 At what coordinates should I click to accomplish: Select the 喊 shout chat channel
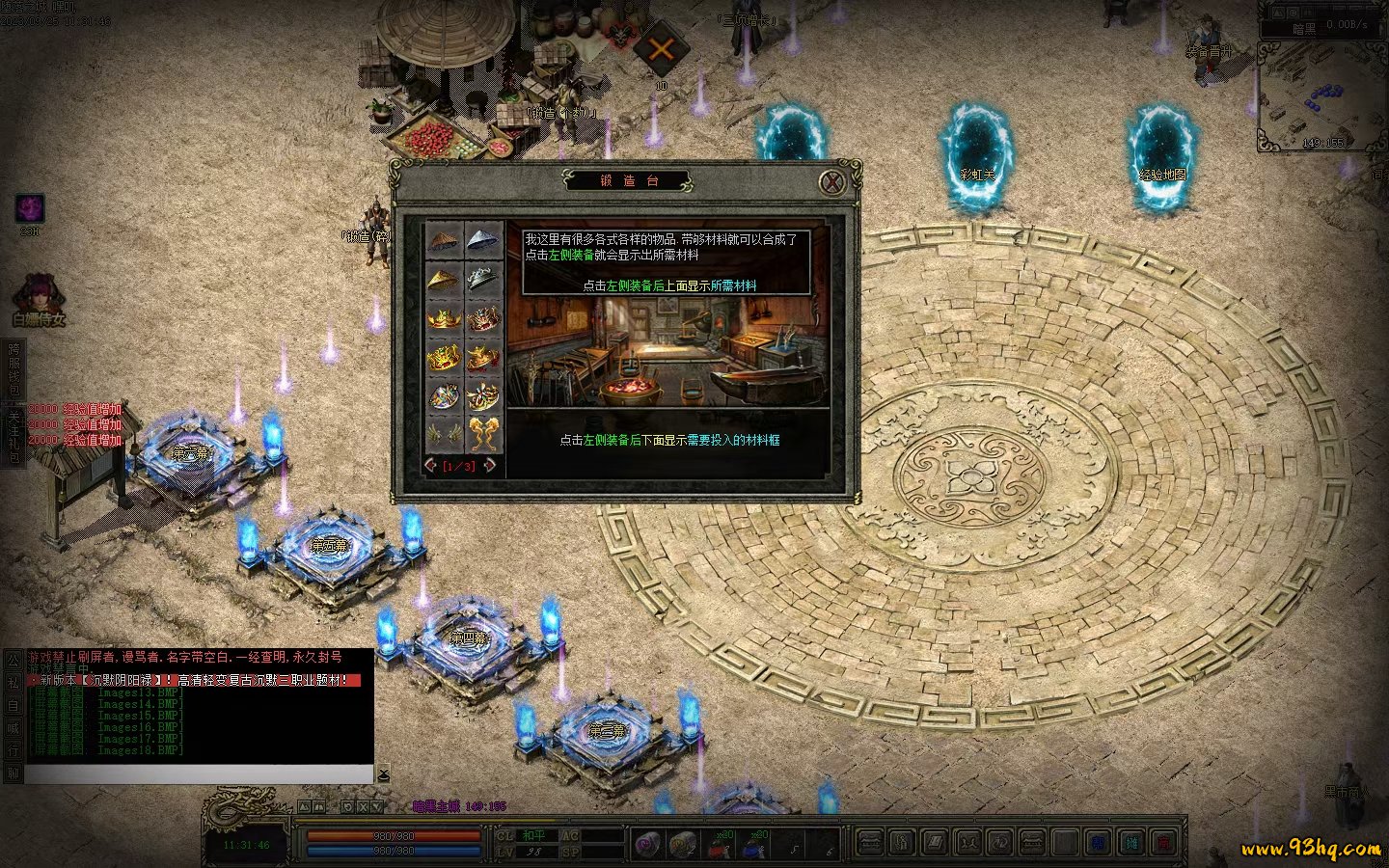[14, 728]
